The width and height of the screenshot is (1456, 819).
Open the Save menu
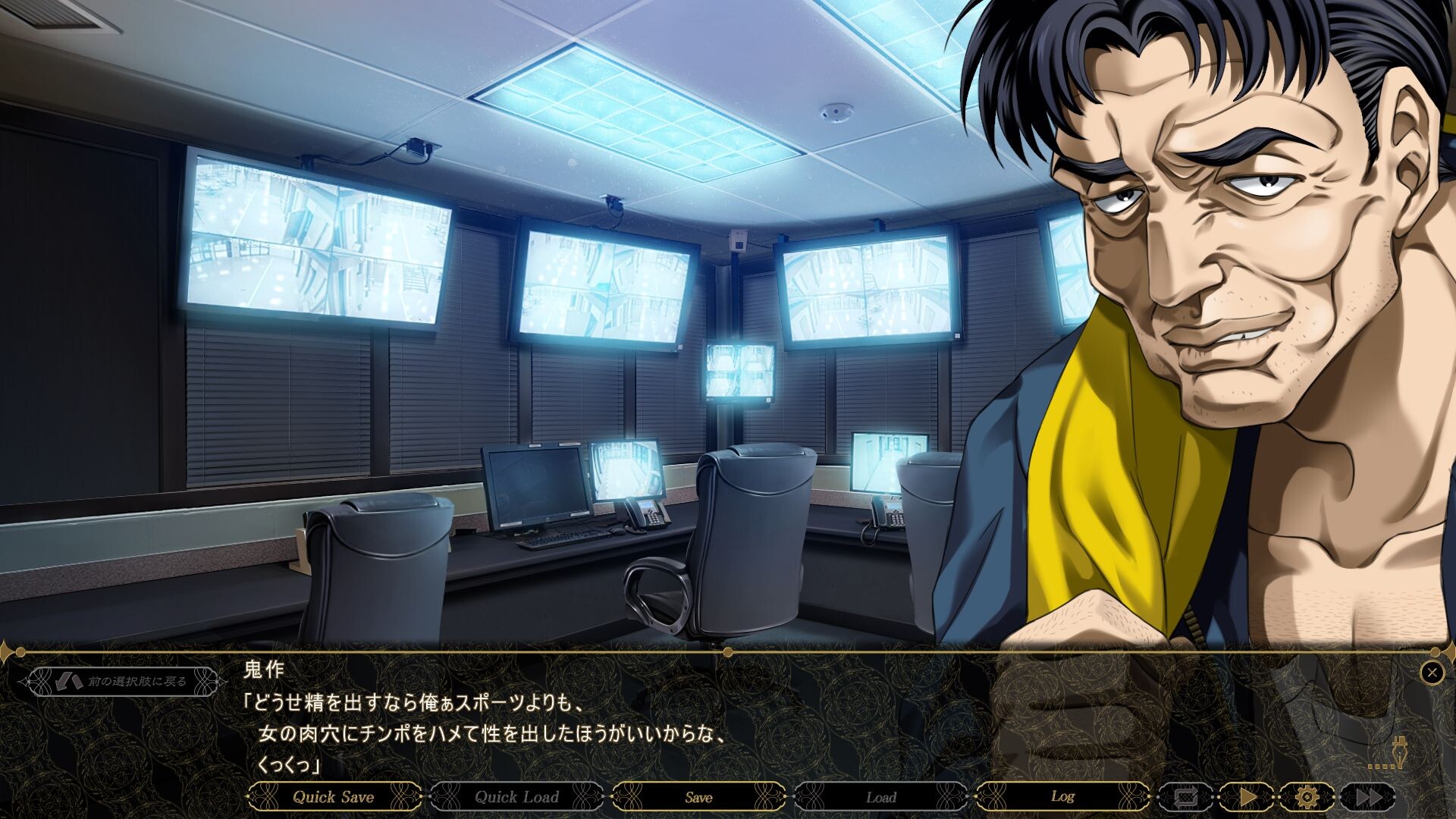point(698,797)
